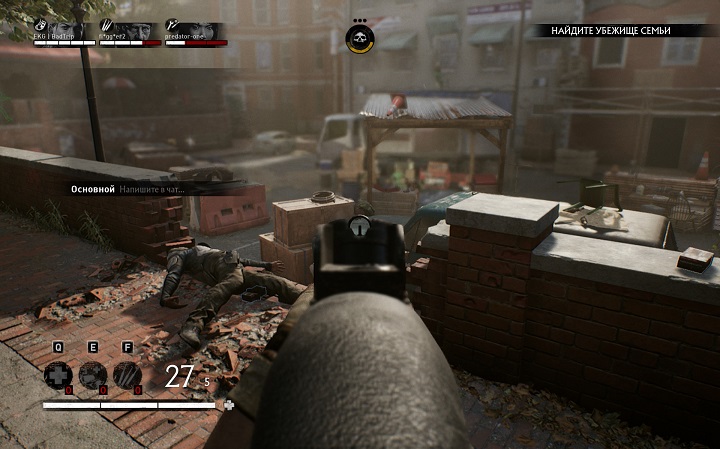
Task: Click the yellow mask emblem at top center
Action: click(359, 40)
